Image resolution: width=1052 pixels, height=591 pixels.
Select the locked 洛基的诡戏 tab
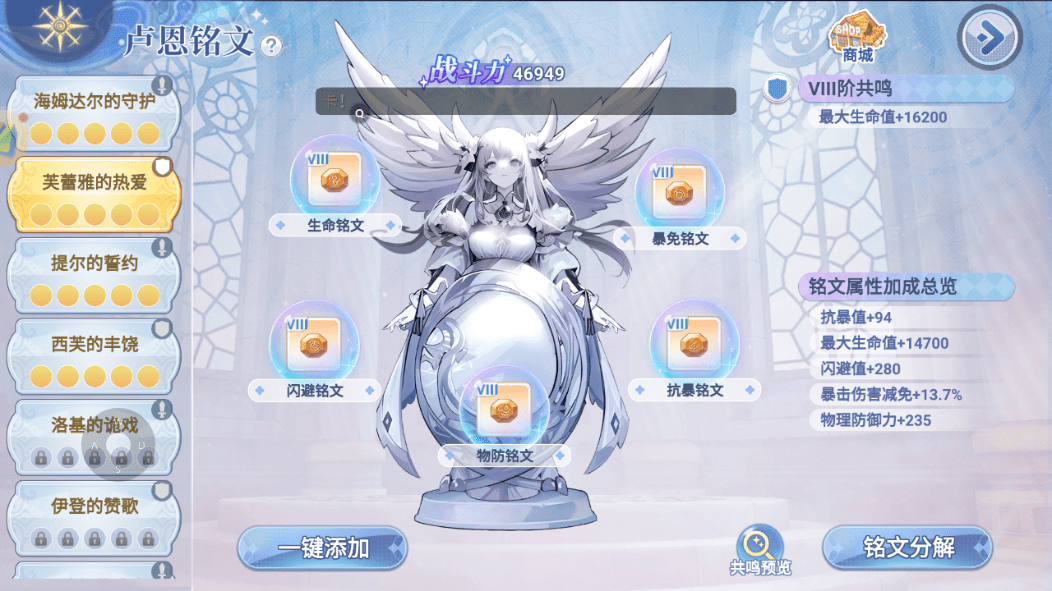click(94, 438)
